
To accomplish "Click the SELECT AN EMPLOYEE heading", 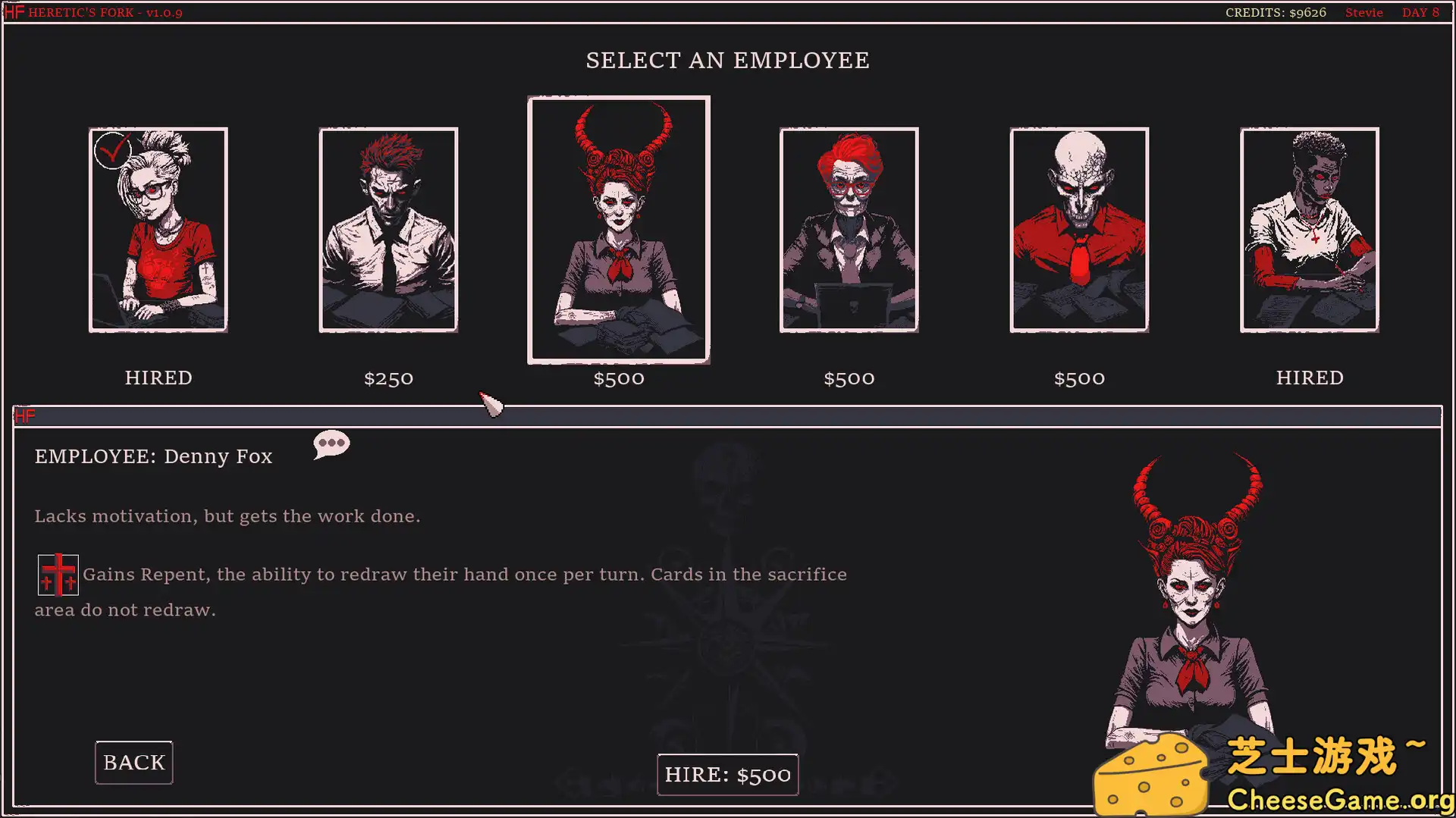I will [727, 60].
